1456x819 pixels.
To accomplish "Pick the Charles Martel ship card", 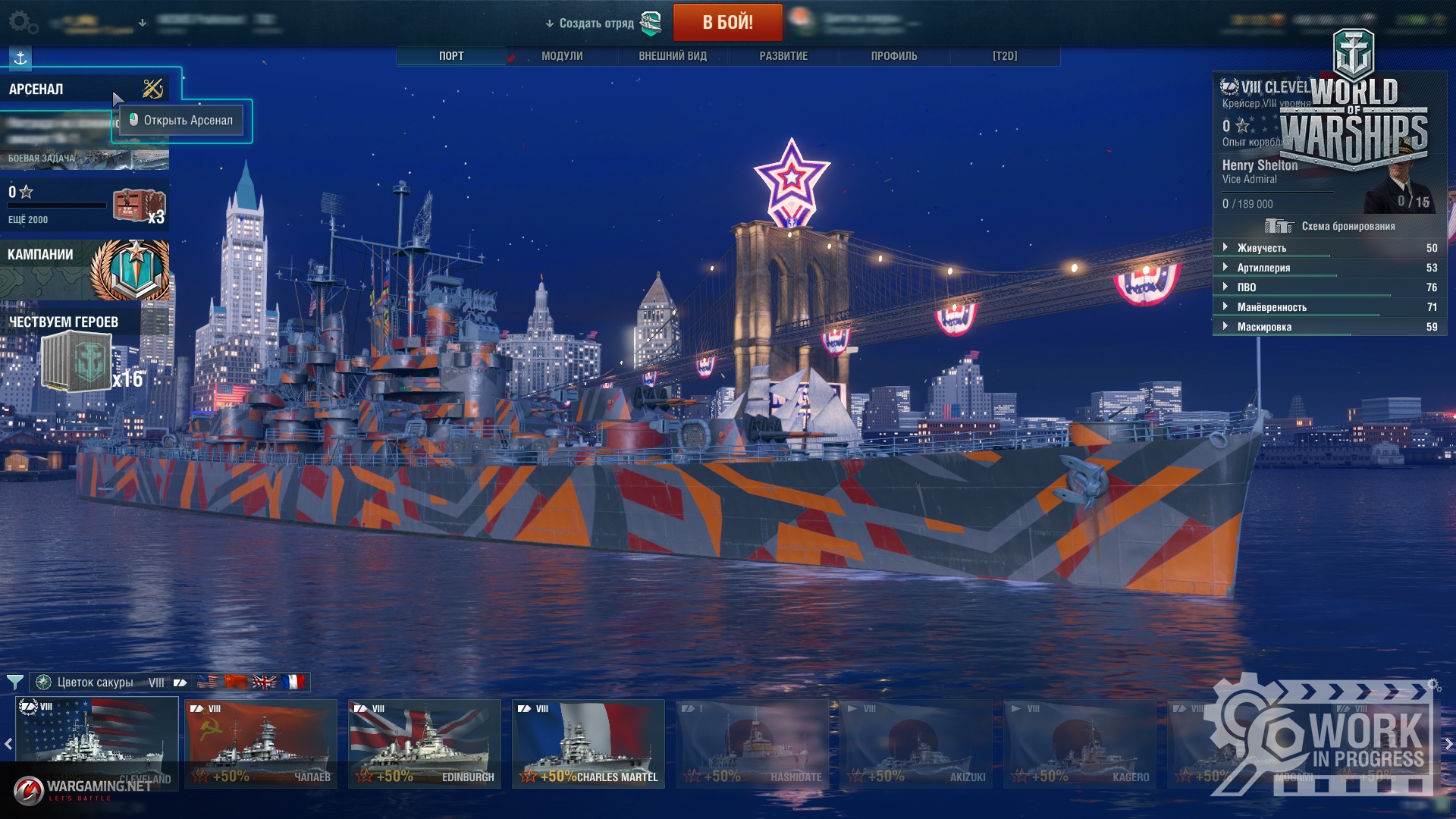I will tap(588, 743).
